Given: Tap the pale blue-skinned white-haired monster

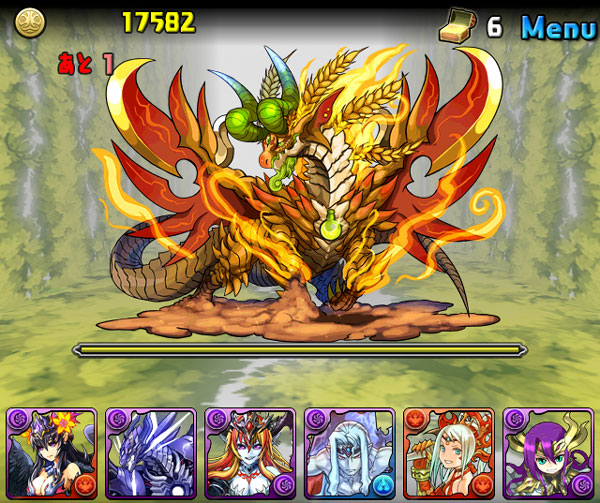Looking at the screenshot, I should coord(349,453).
